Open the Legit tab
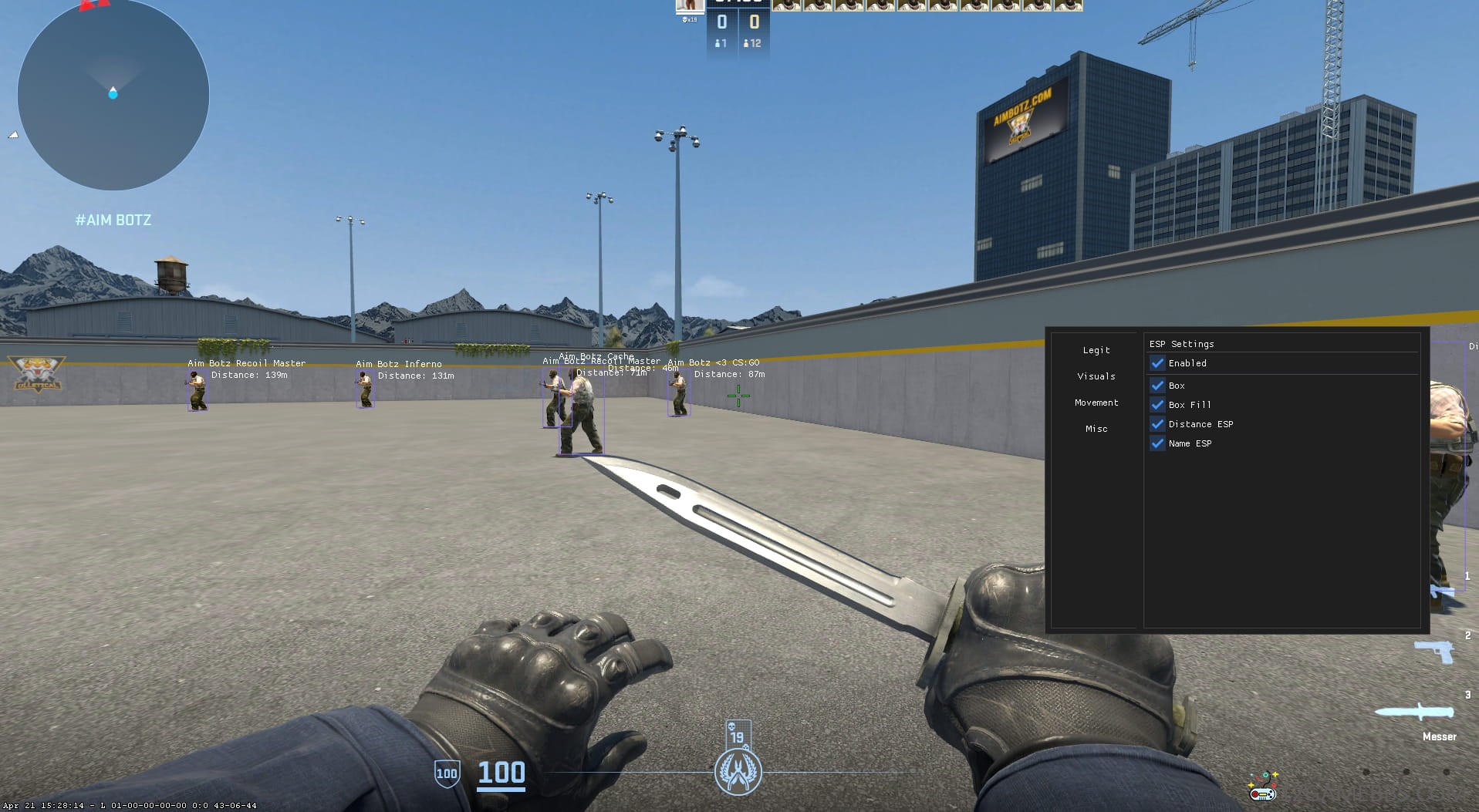Viewport: 1479px width, 812px height. pyautogui.click(x=1096, y=350)
